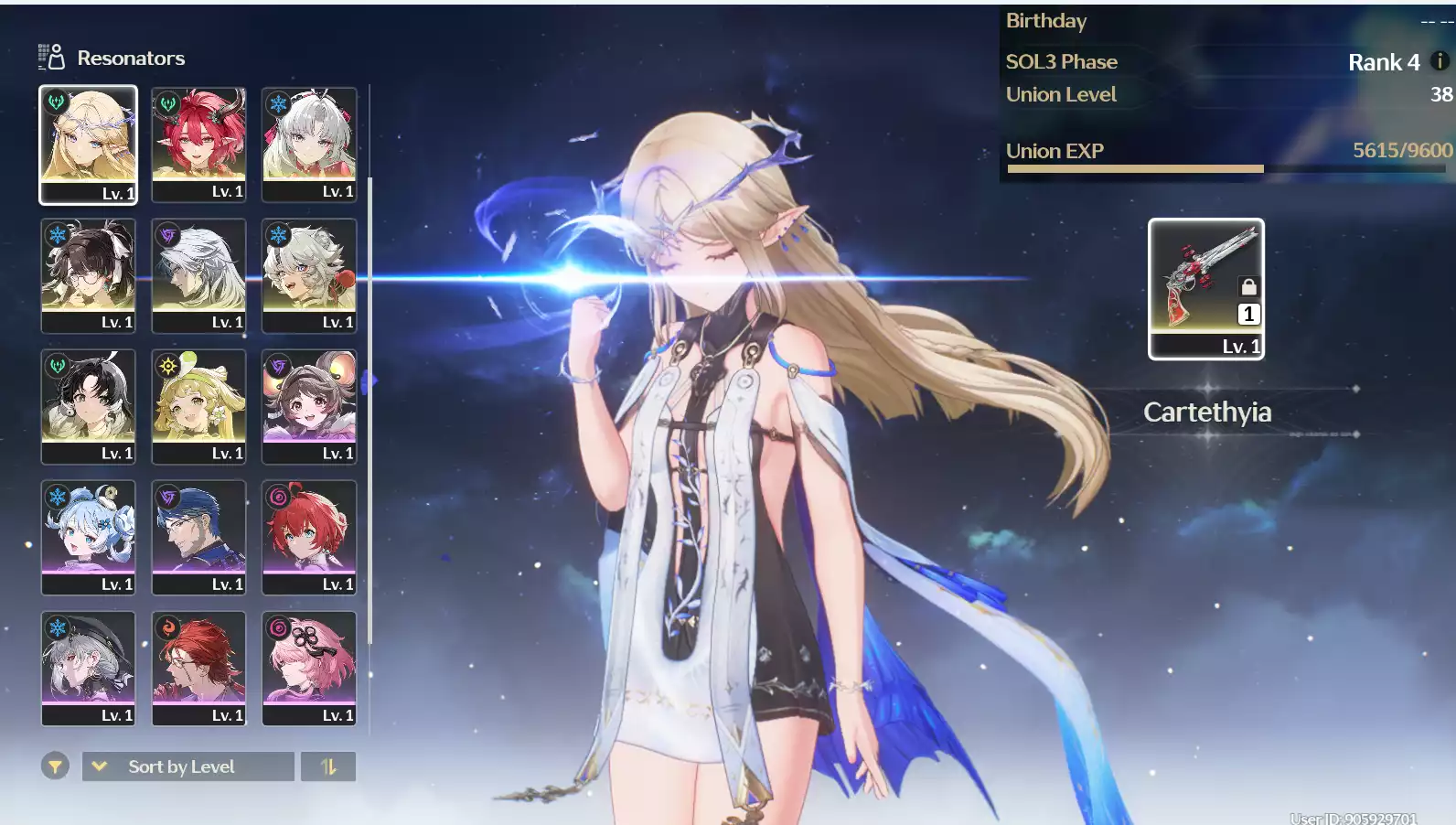
Task: Select the pink-haired resonator at the list bottom
Action: click(x=309, y=668)
